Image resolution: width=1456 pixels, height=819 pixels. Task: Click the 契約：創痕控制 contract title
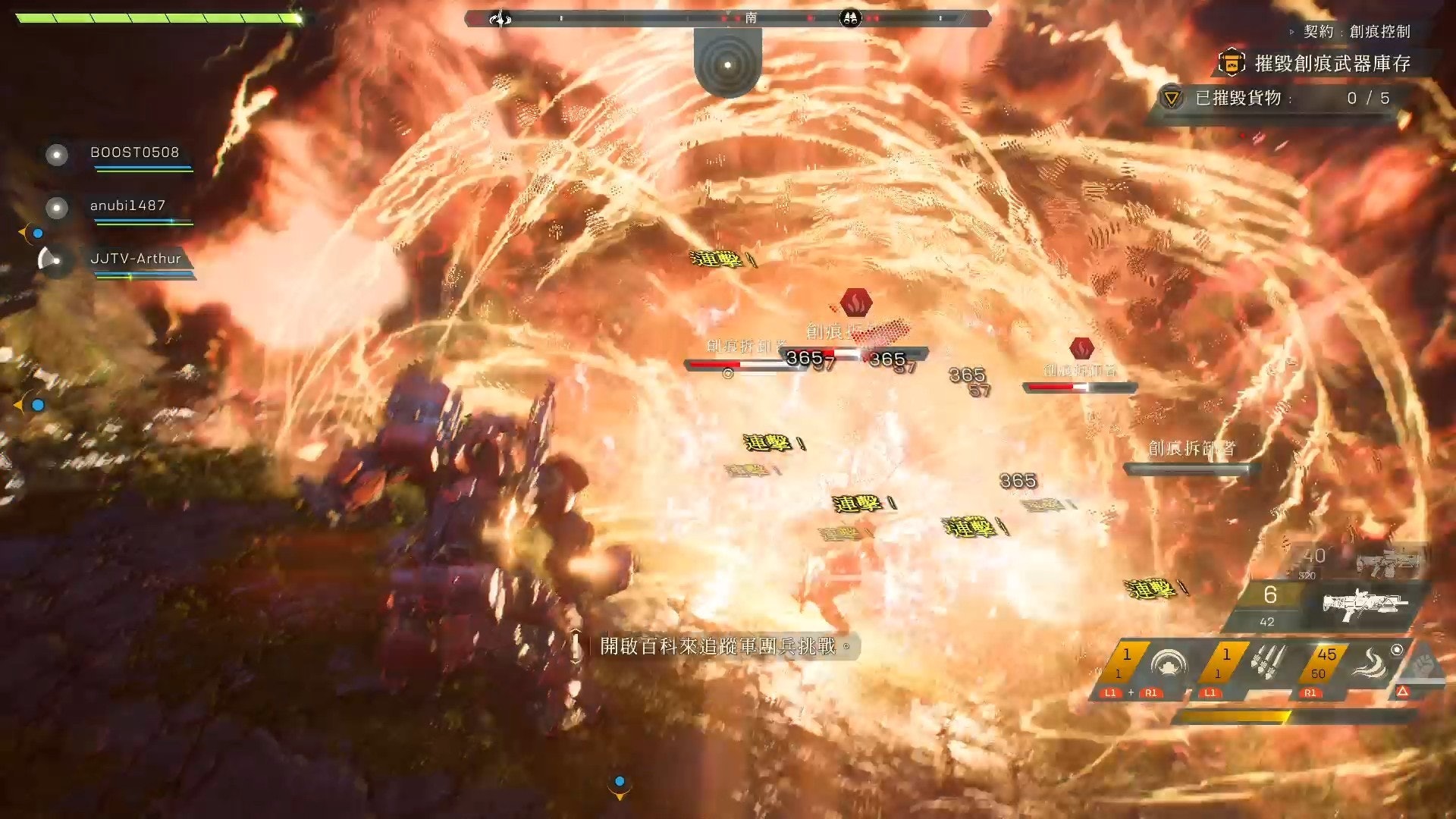tap(1357, 31)
